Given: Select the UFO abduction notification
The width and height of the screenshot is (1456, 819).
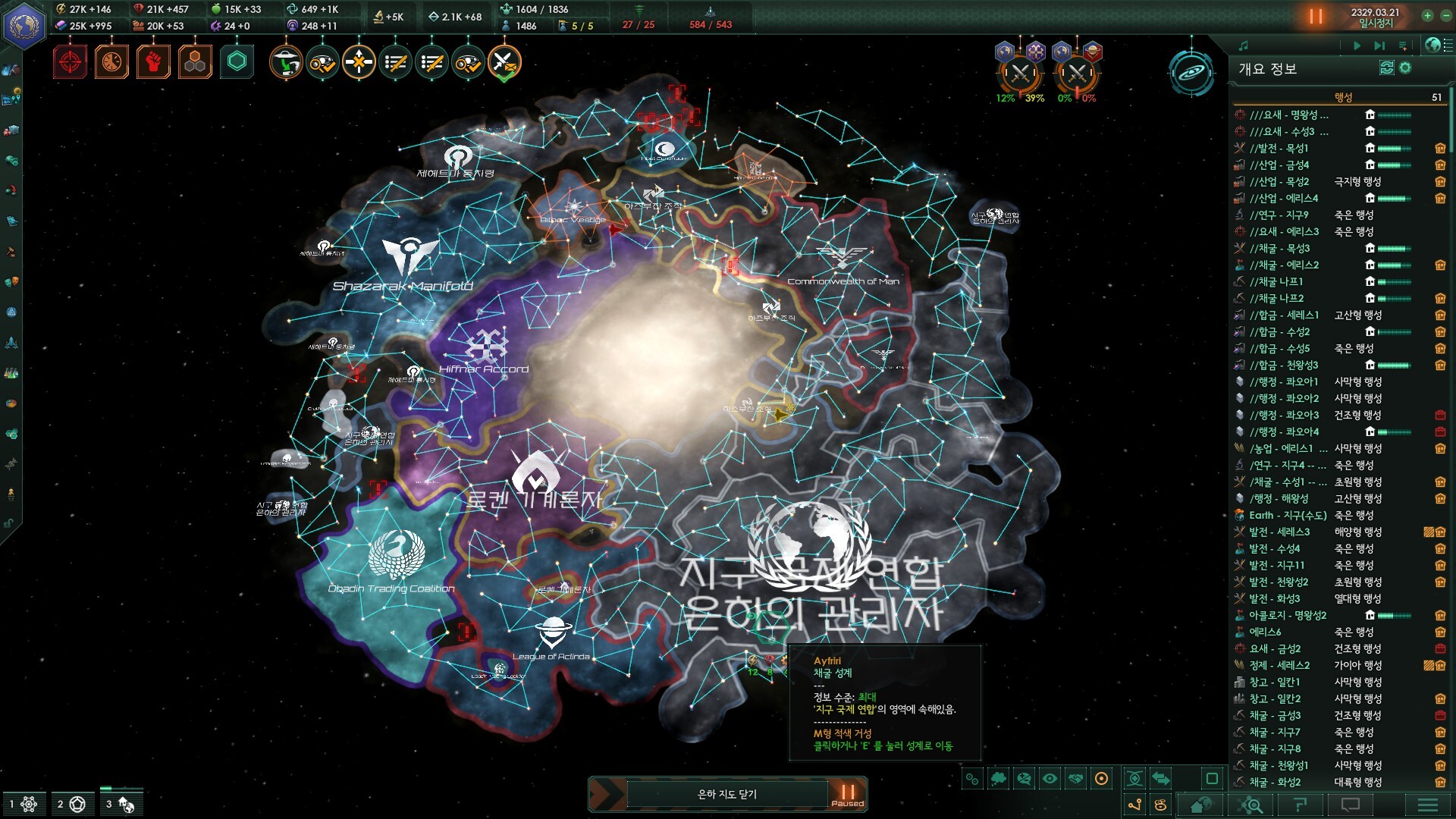Looking at the screenshot, I should 286,62.
